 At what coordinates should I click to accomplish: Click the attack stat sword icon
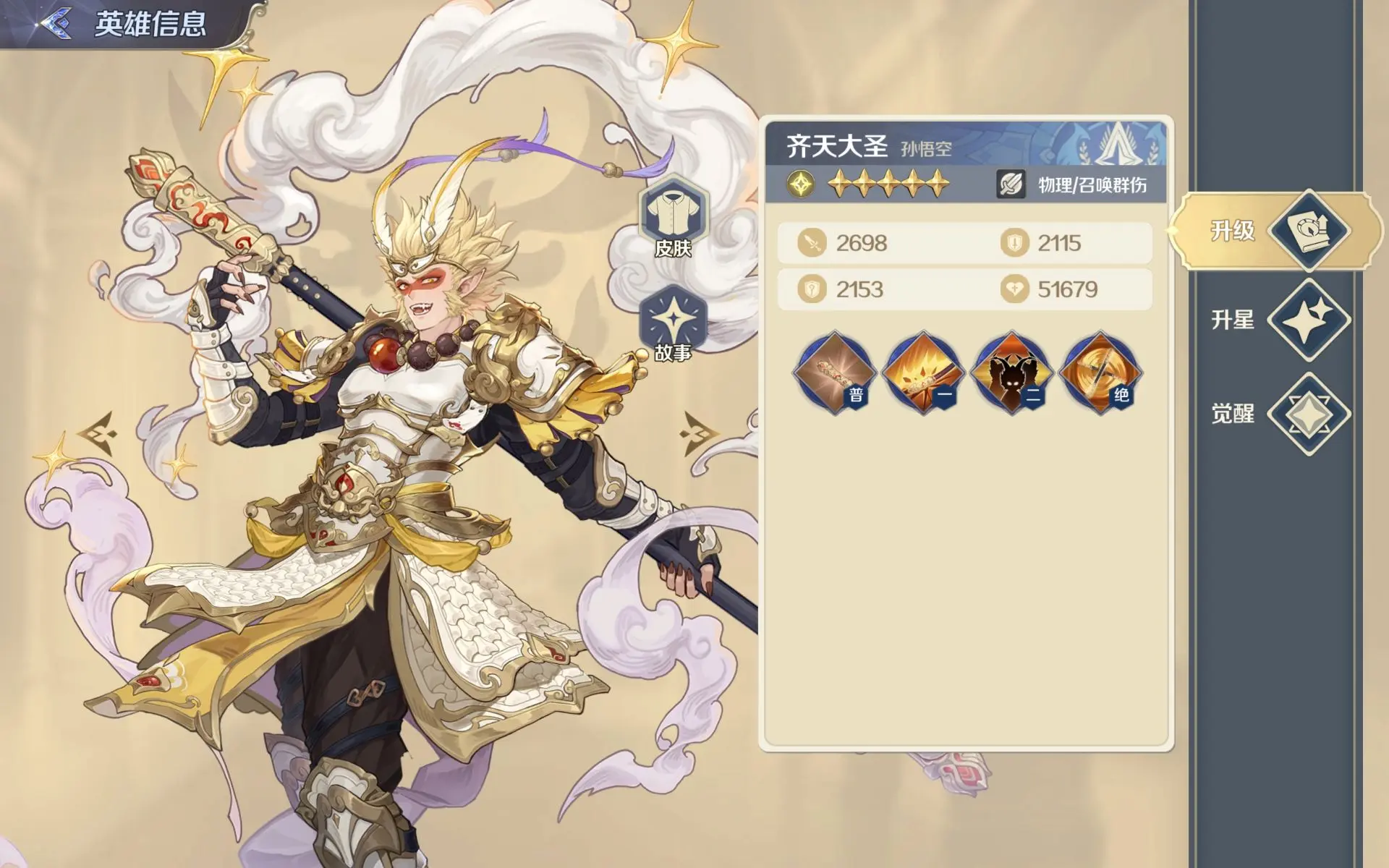(x=814, y=244)
